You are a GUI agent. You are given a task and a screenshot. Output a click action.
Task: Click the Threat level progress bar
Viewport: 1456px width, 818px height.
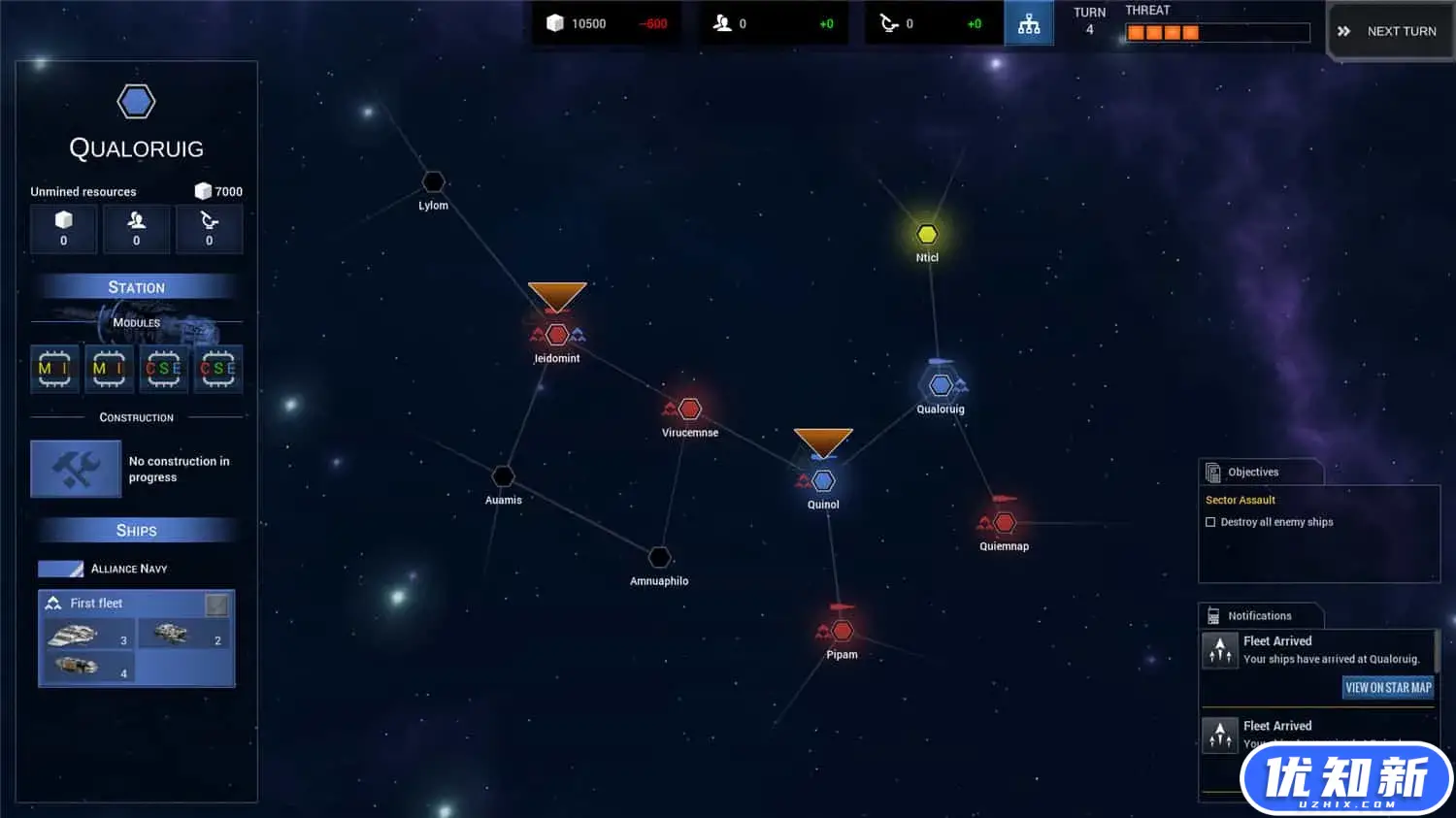click(x=1216, y=32)
